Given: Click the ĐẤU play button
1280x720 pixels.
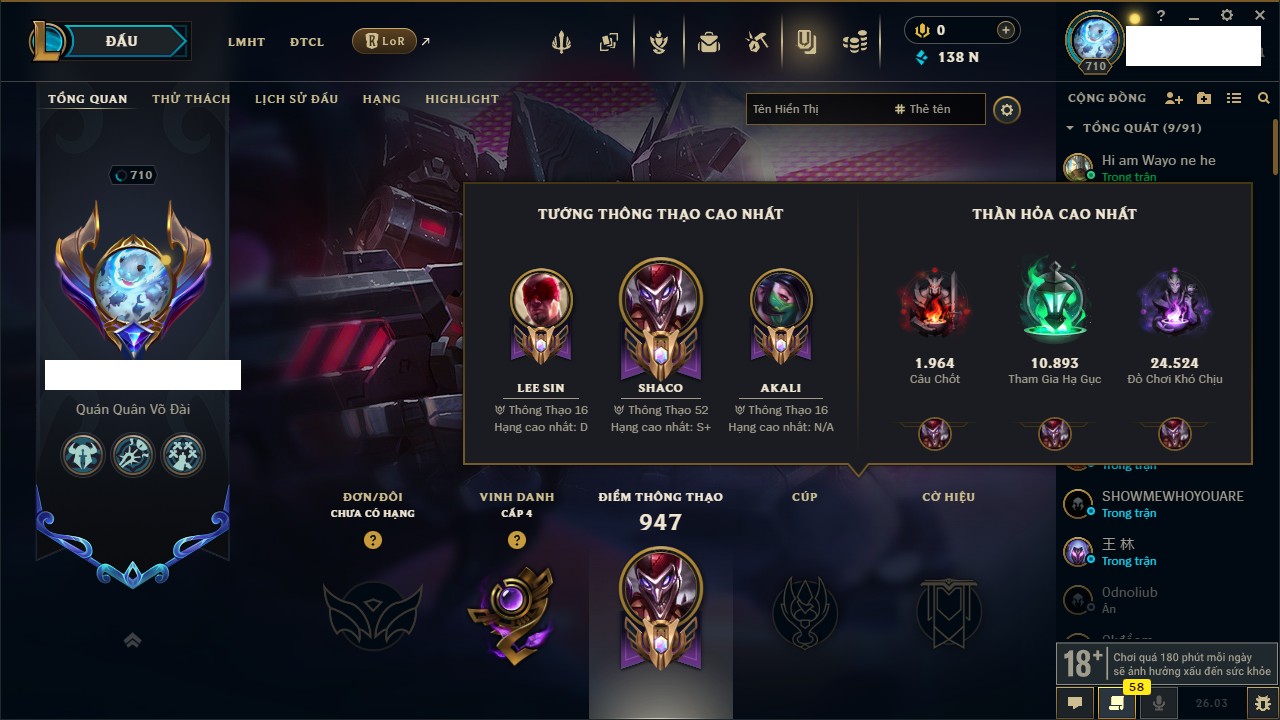Looking at the screenshot, I should click(x=121, y=41).
